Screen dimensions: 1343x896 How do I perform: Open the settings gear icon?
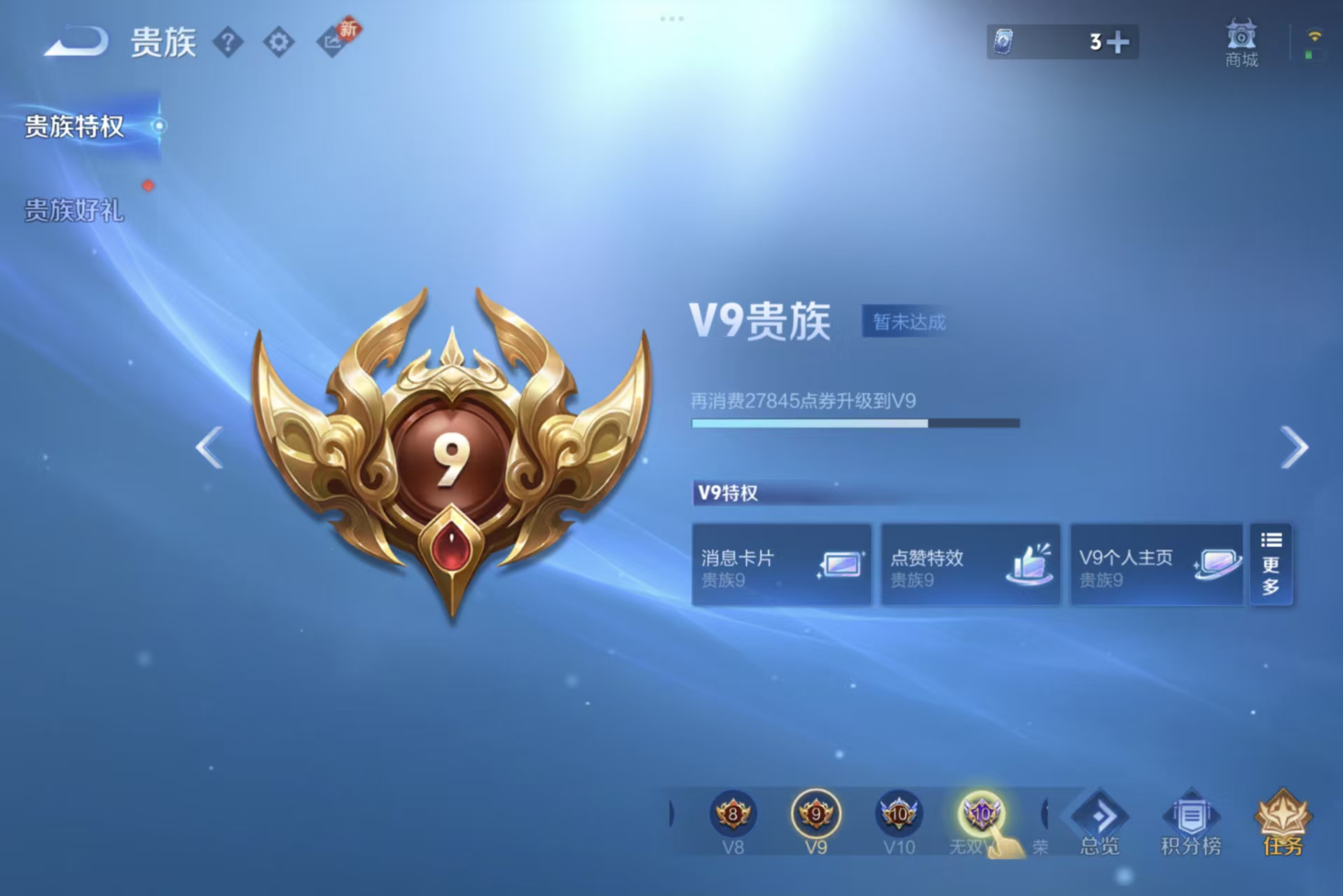coord(280,41)
